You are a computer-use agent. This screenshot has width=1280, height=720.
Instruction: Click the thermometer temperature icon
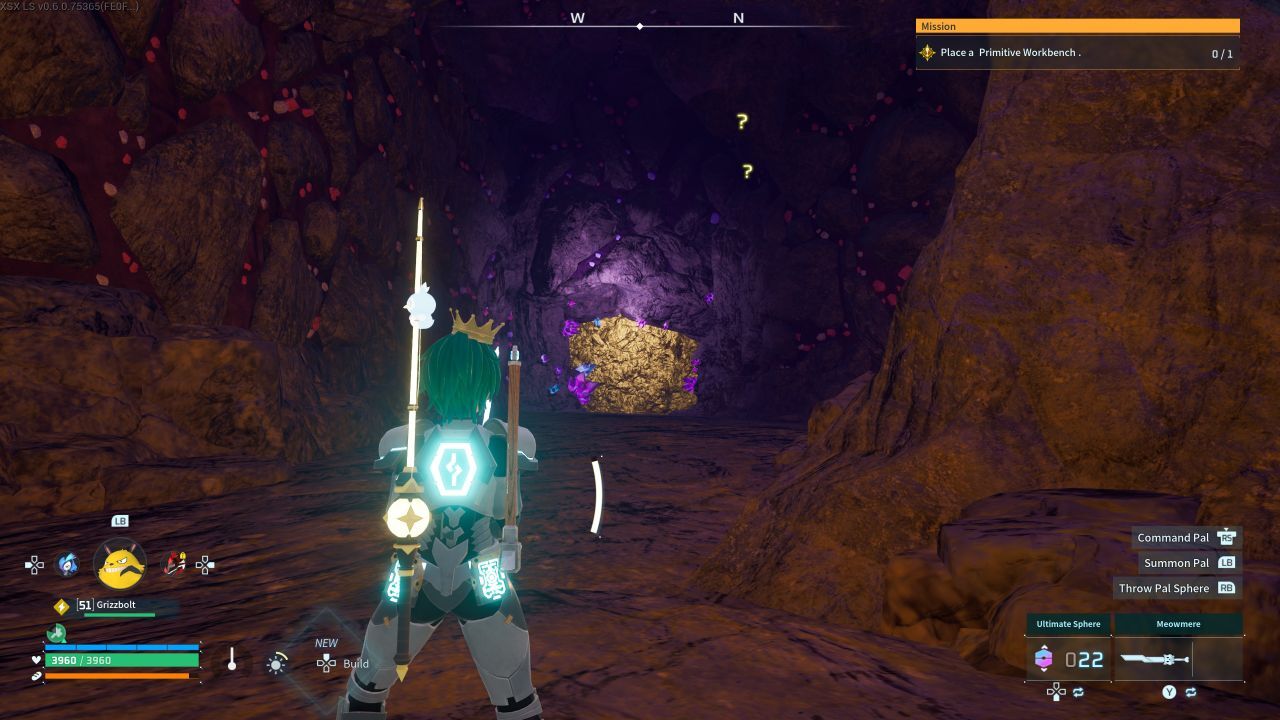pyautogui.click(x=232, y=660)
